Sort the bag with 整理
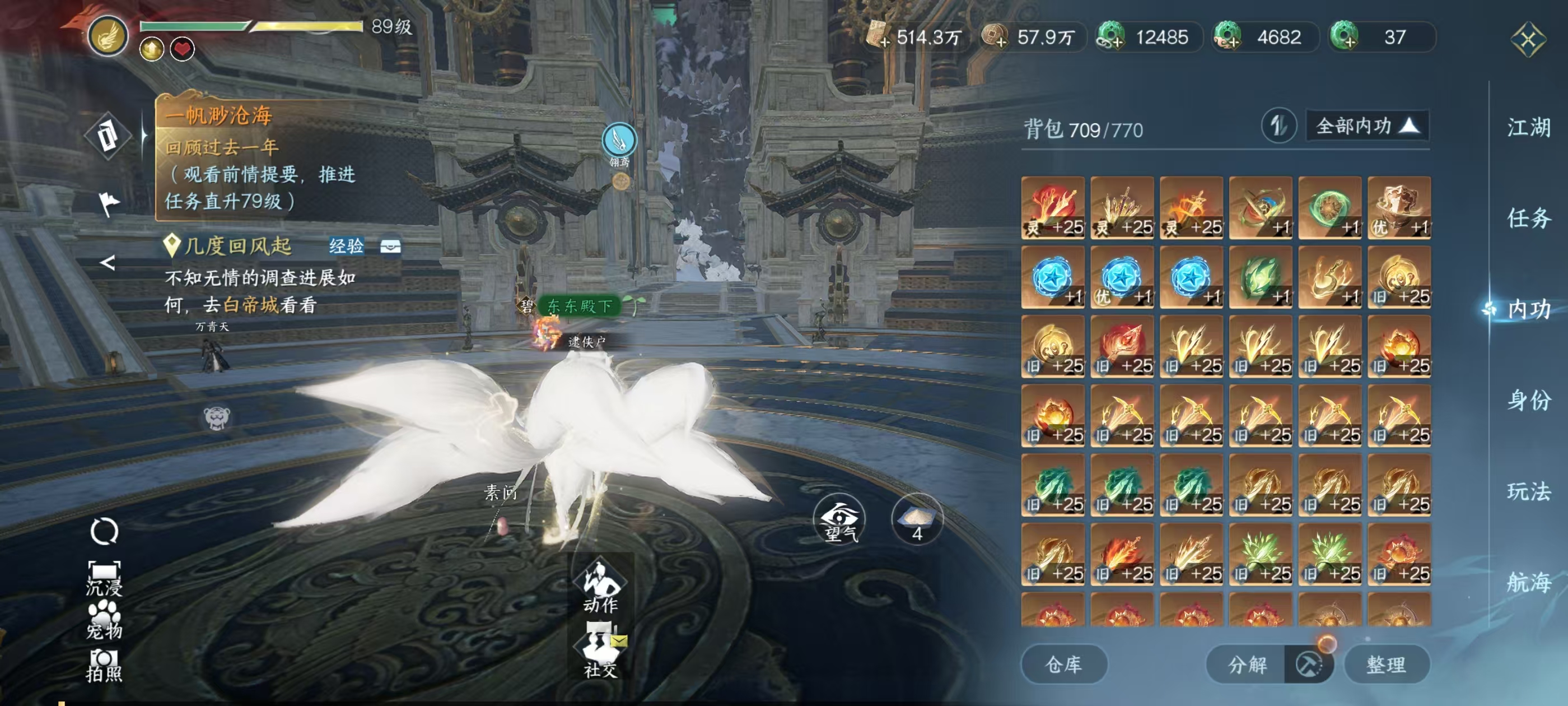Viewport: 1568px width, 706px height. coord(1386,664)
